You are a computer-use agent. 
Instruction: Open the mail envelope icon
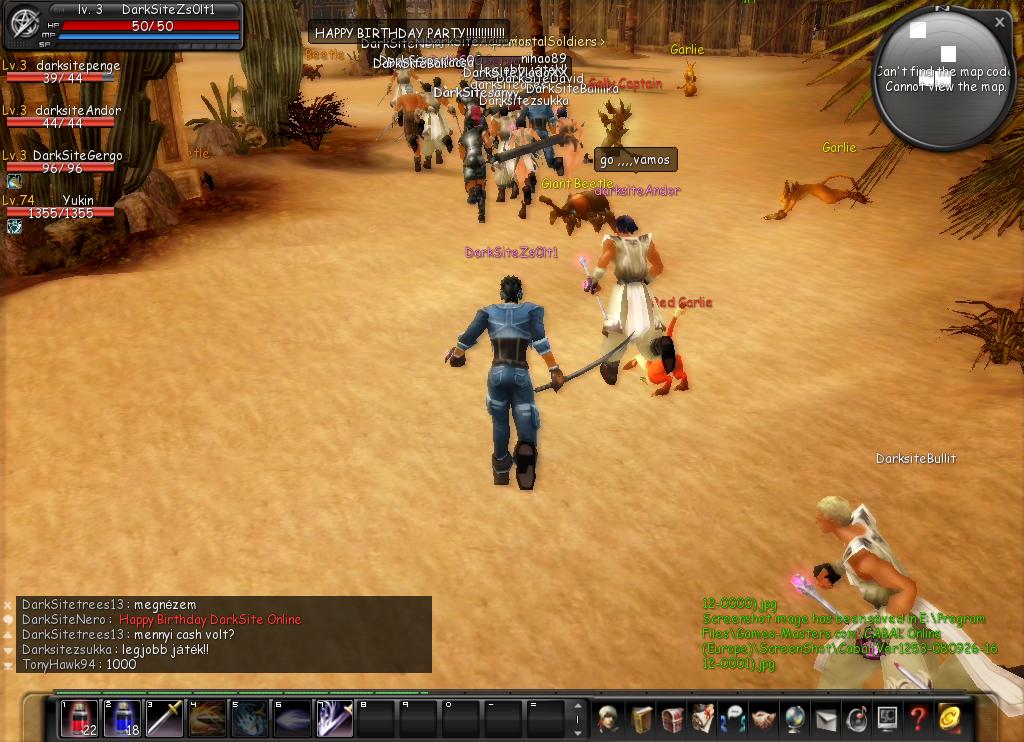point(826,718)
